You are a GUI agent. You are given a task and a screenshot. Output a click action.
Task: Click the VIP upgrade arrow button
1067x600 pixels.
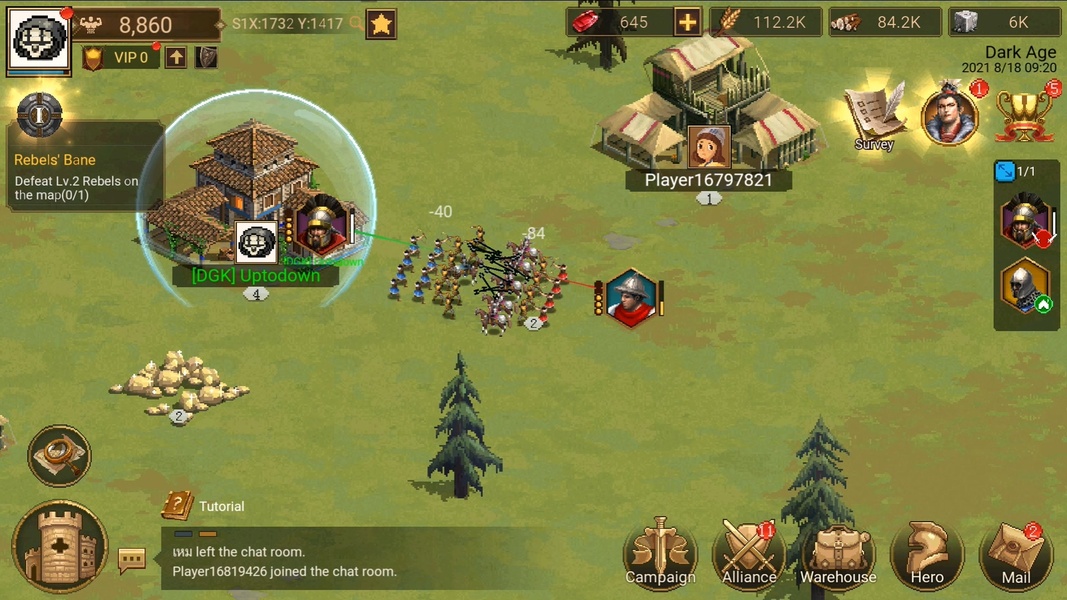click(x=176, y=58)
